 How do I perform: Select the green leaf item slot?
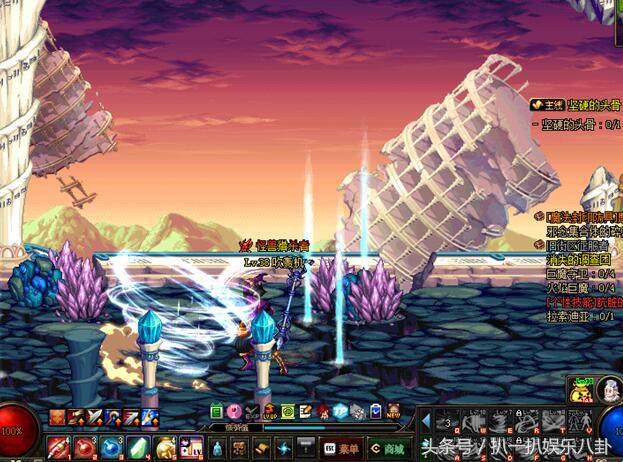point(137,446)
